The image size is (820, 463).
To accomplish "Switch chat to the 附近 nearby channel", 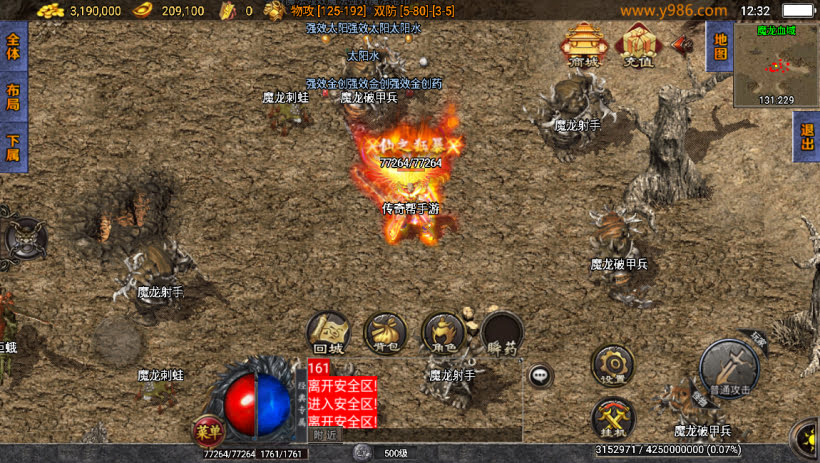I will pos(325,435).
